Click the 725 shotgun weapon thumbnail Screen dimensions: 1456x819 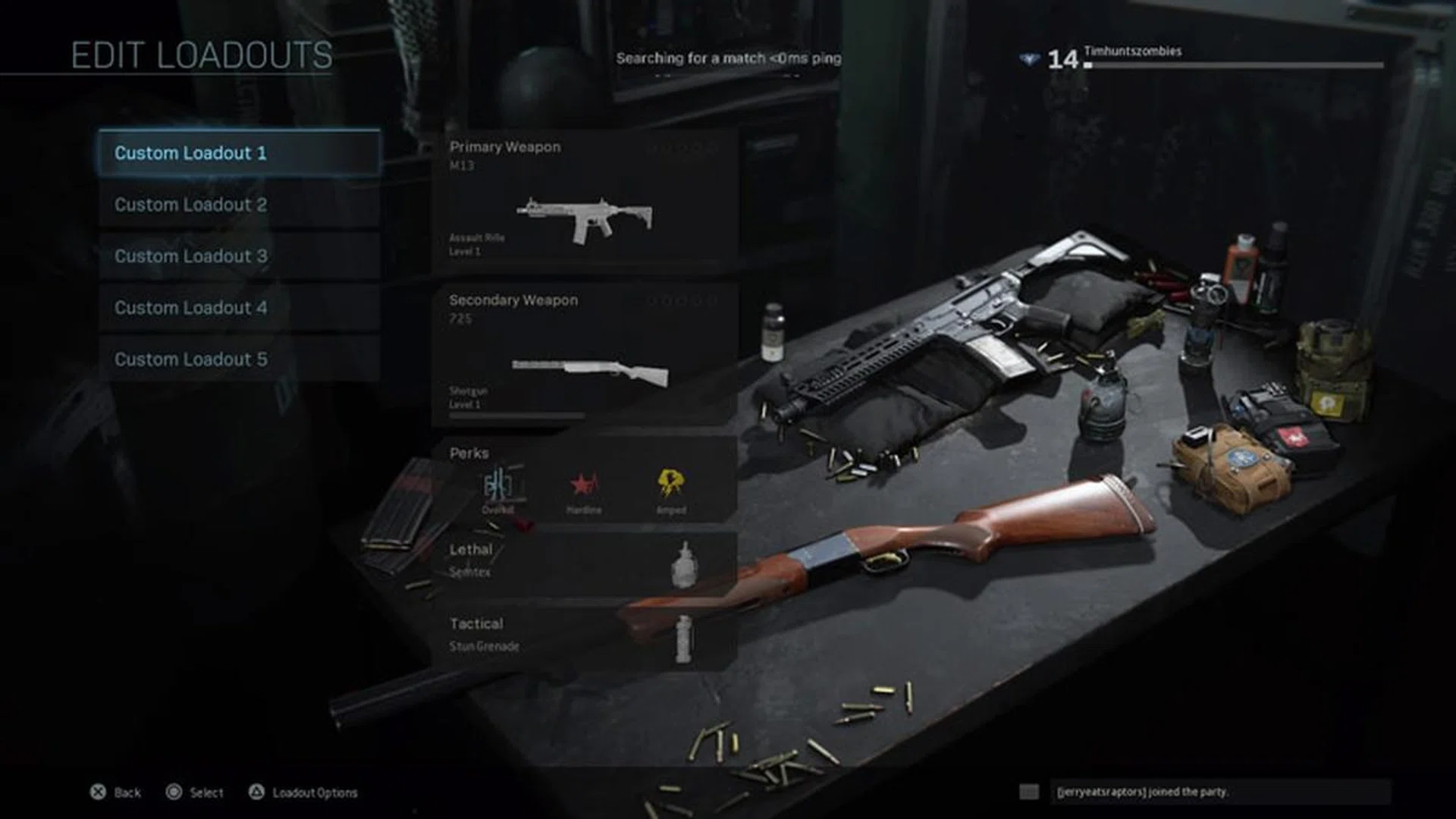(x=591, y=368)
